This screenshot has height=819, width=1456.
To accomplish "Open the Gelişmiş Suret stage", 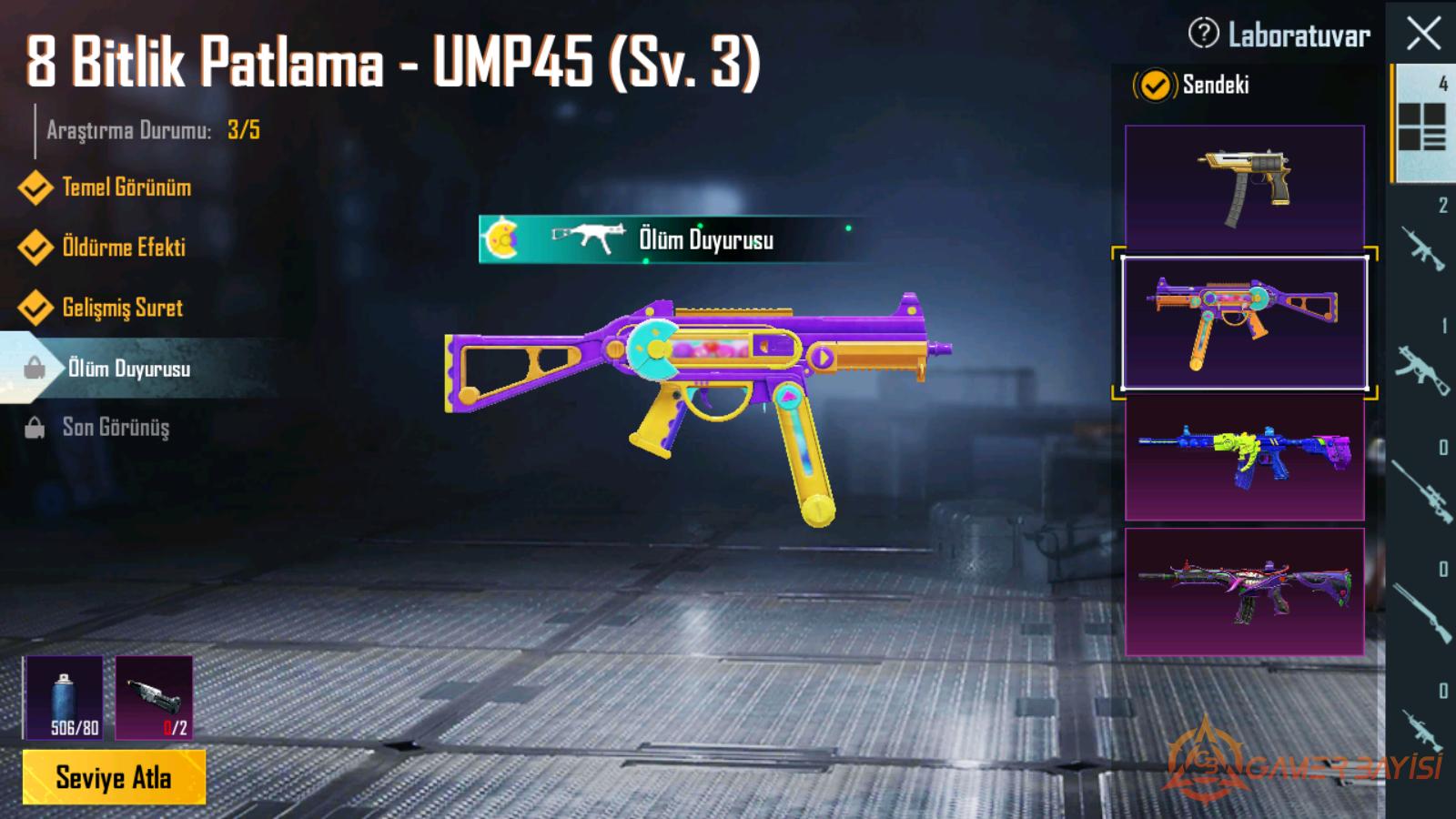I will (122, 308).
